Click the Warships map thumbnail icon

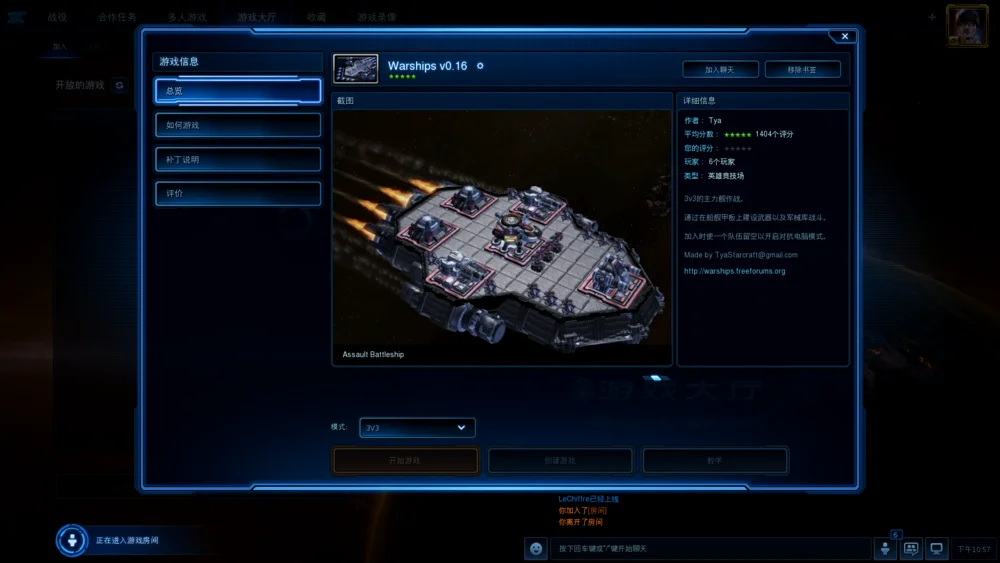click(355, 69)
